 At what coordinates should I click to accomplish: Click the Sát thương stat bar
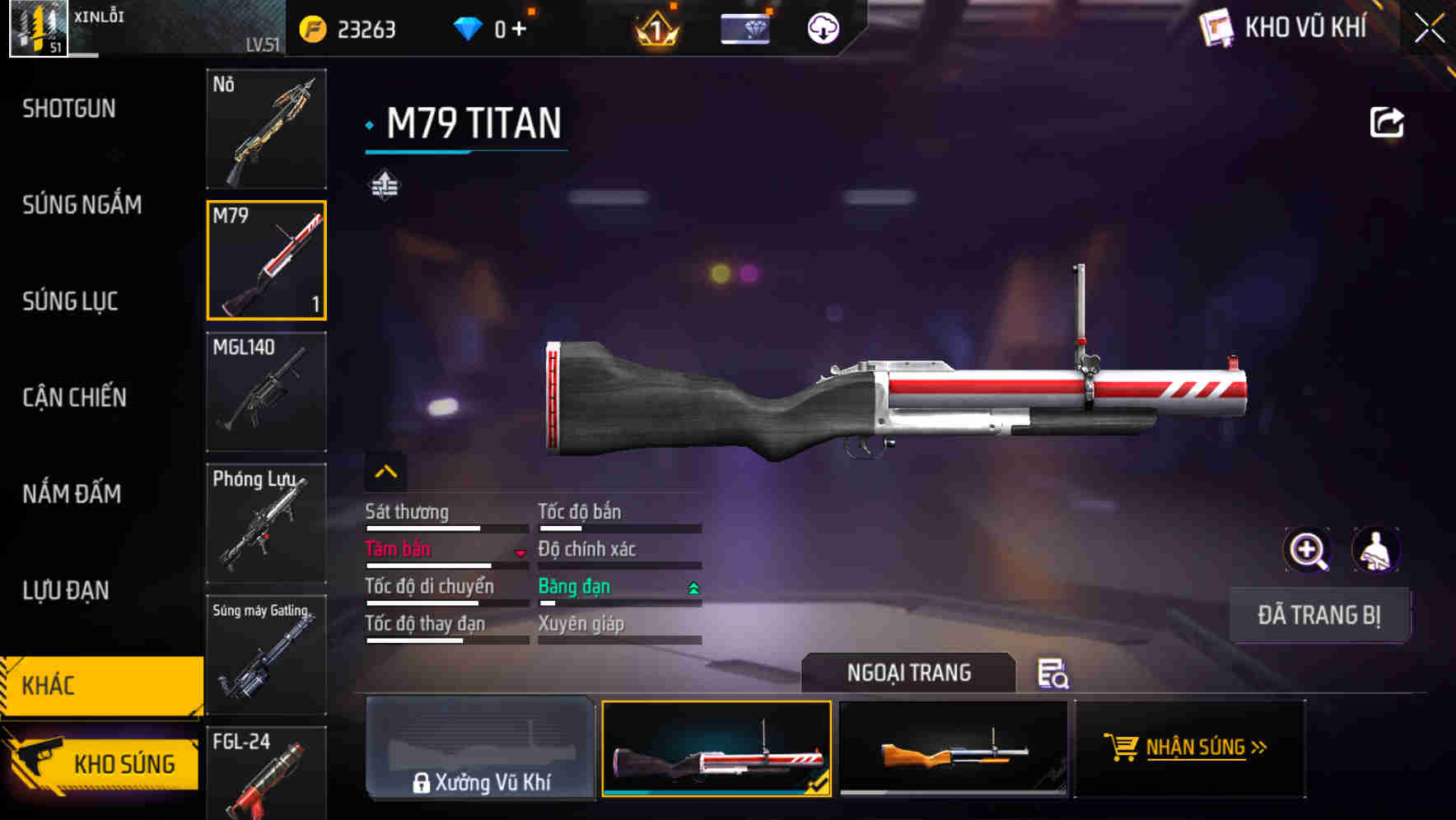tap(426, 527)
